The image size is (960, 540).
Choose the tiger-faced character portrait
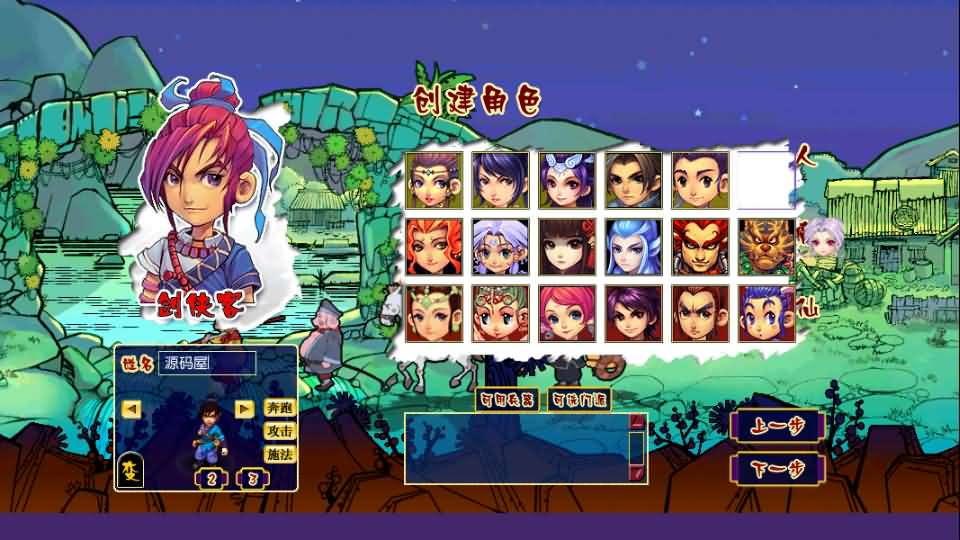(x=766, y=246)
